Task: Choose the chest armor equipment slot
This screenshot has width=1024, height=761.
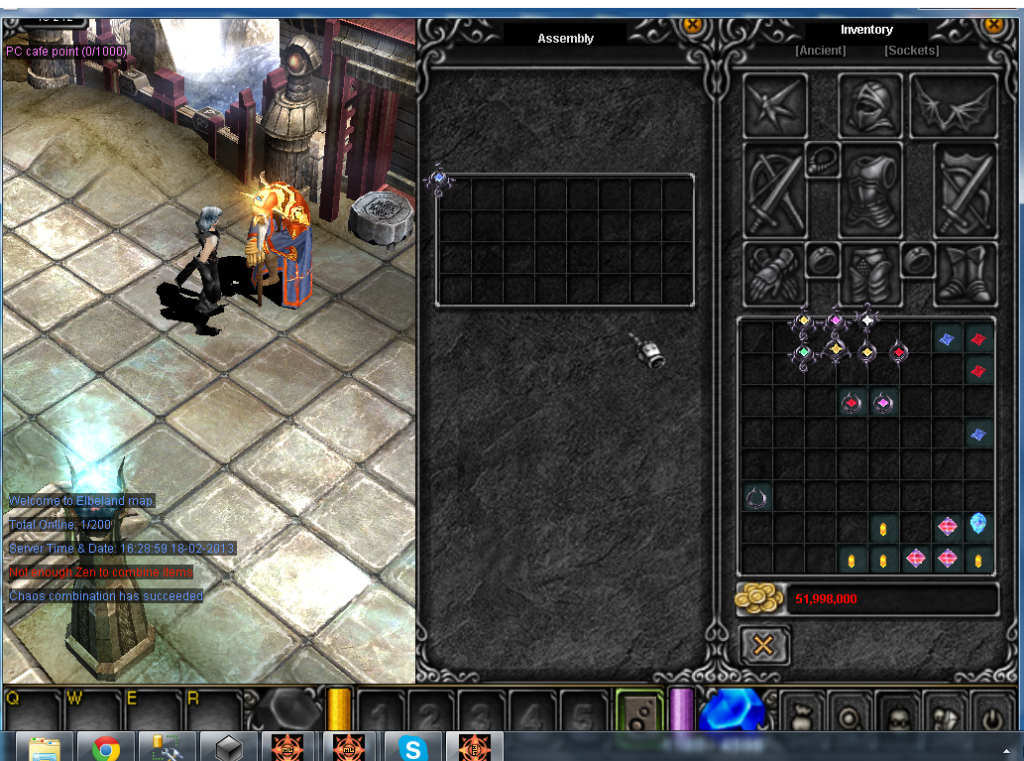Action: [x=870, y=190]
